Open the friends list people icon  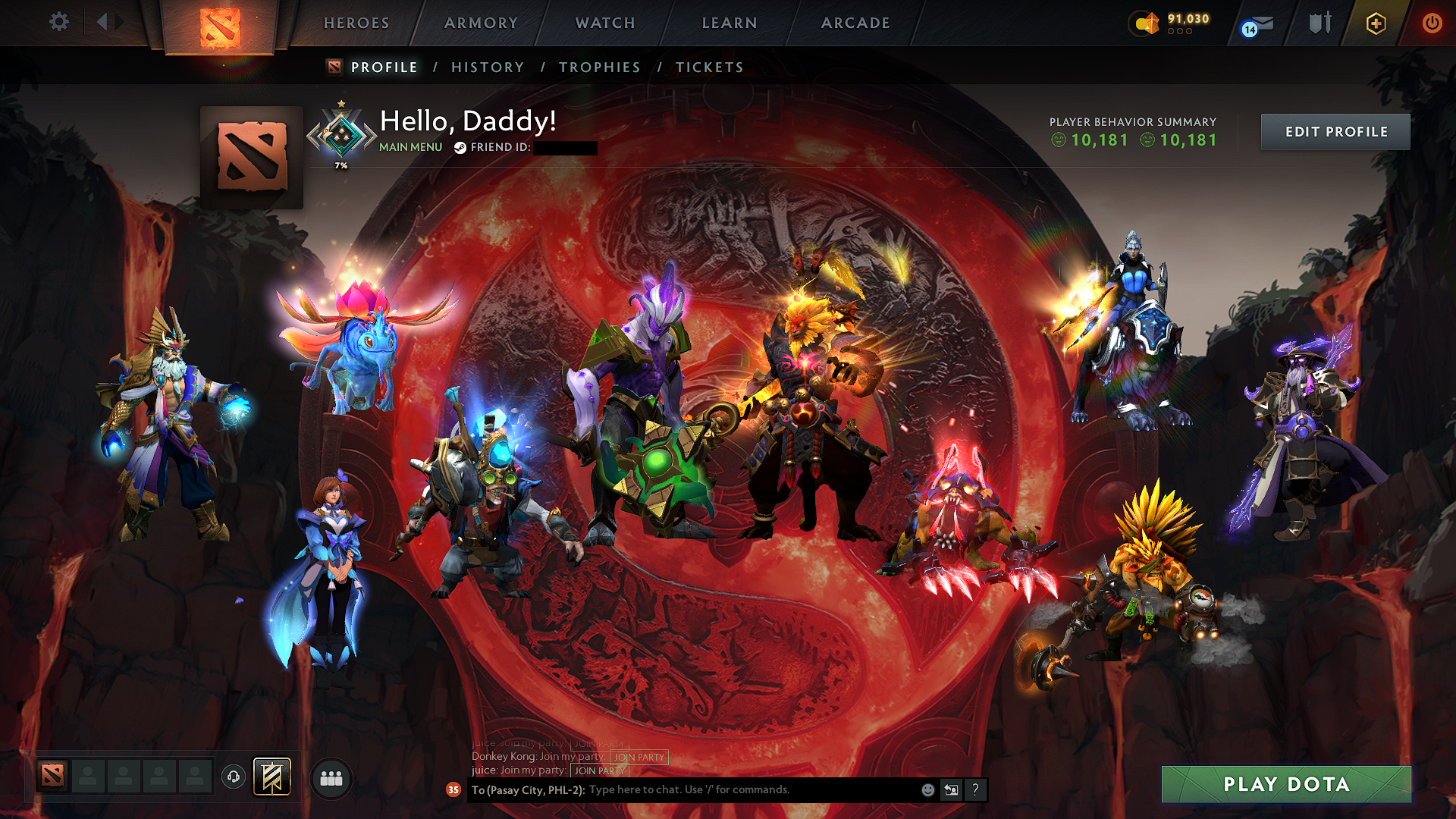tap(331, 777)
